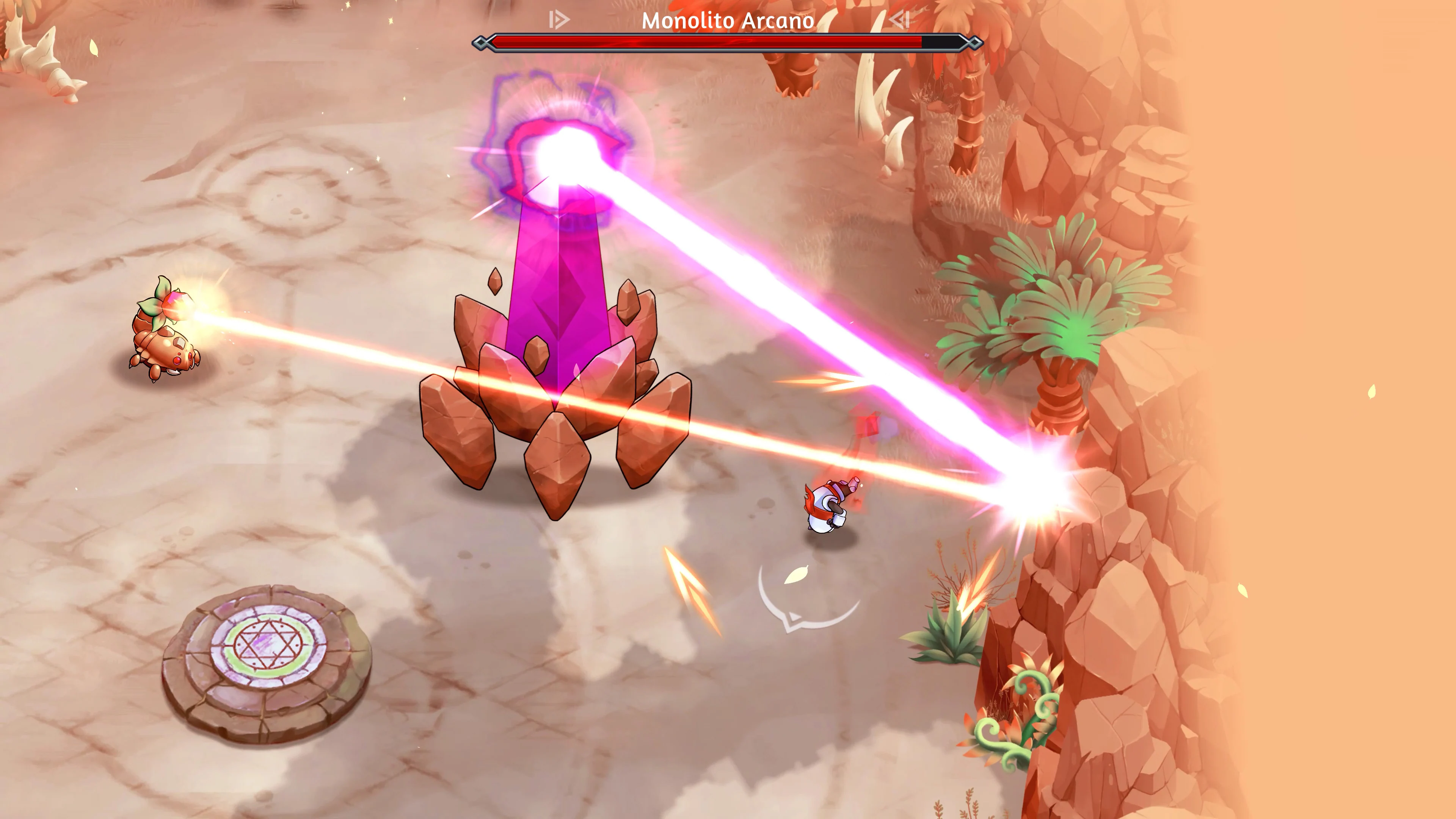Click the diamond cap on the health bar's left end

[481, 42]
